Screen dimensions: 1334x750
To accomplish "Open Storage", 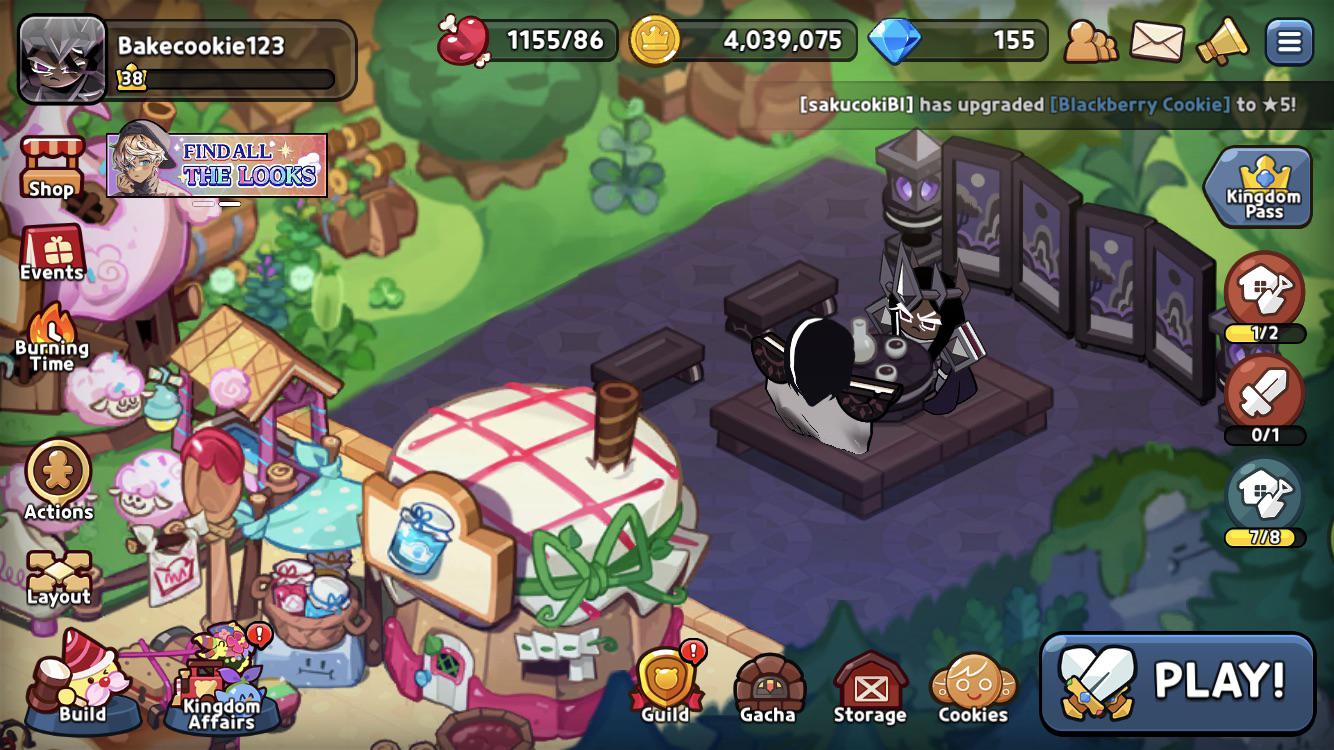I will pyautogui.click(x=870, y=688).
